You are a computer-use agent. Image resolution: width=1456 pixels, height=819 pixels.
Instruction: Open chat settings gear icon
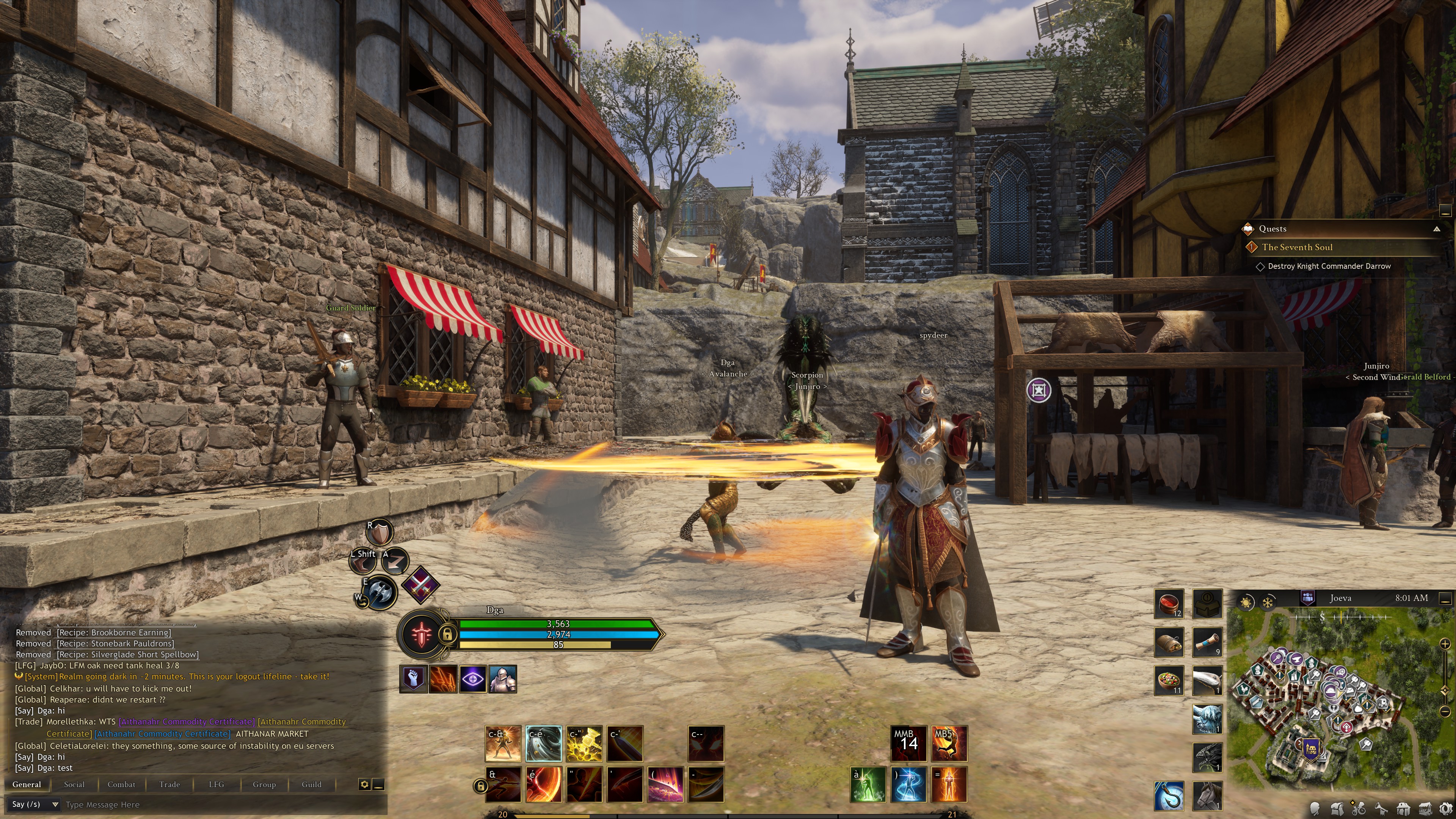coord(364,784)
